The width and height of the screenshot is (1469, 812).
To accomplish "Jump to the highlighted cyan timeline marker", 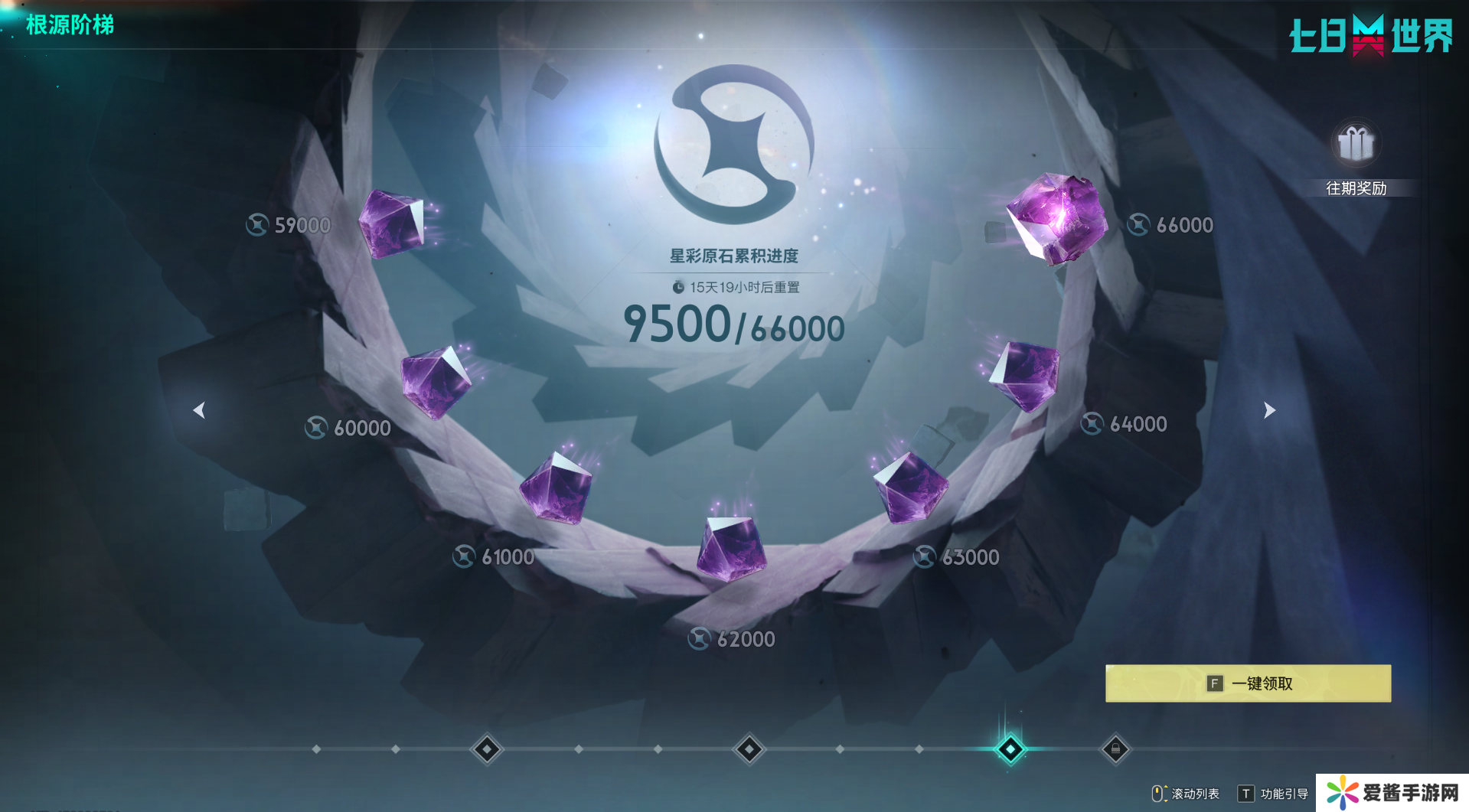I will pos(1010,749).
